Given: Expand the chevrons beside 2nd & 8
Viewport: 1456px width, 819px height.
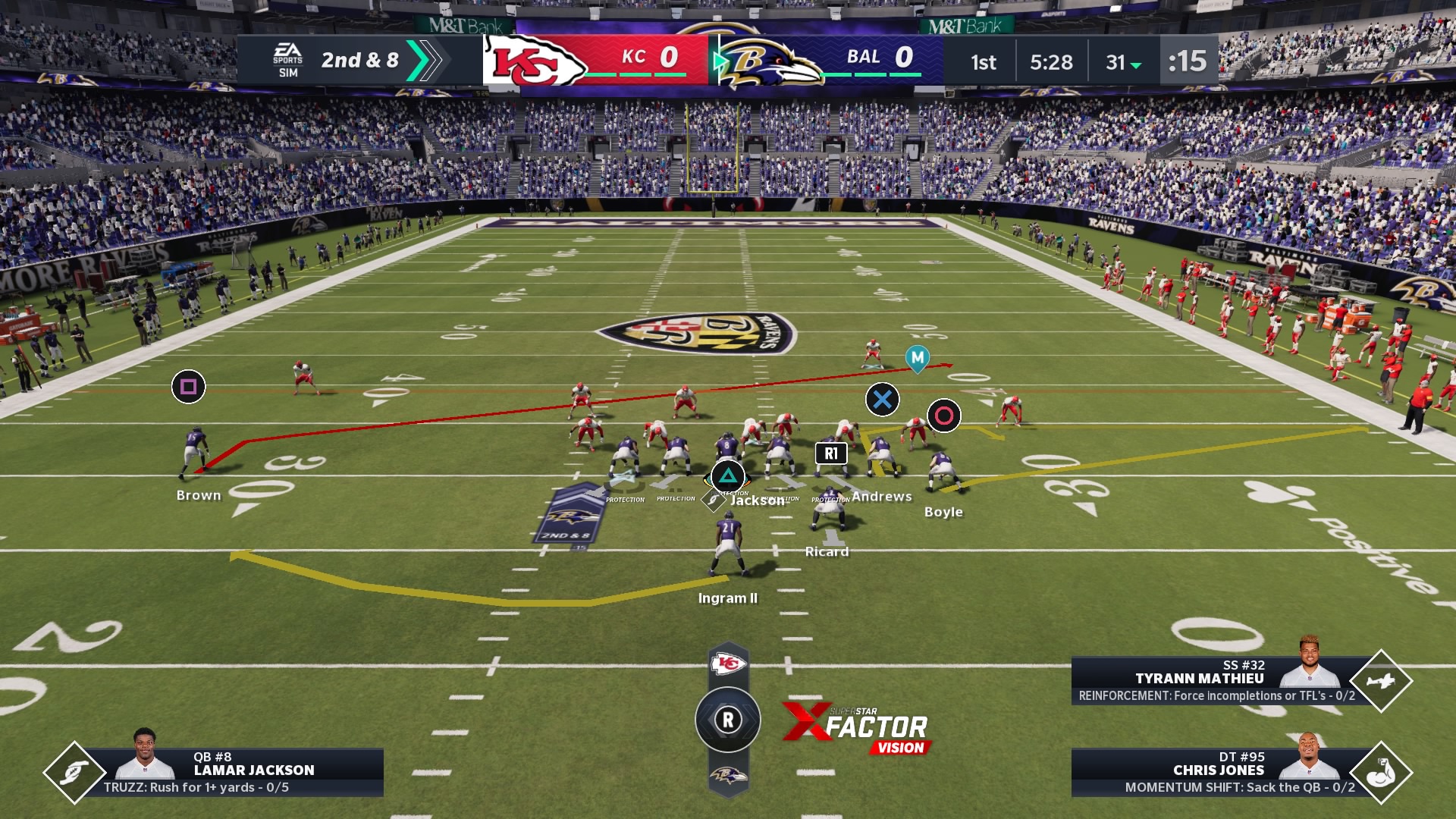Looking at the screenshot, I should point(422,61).
